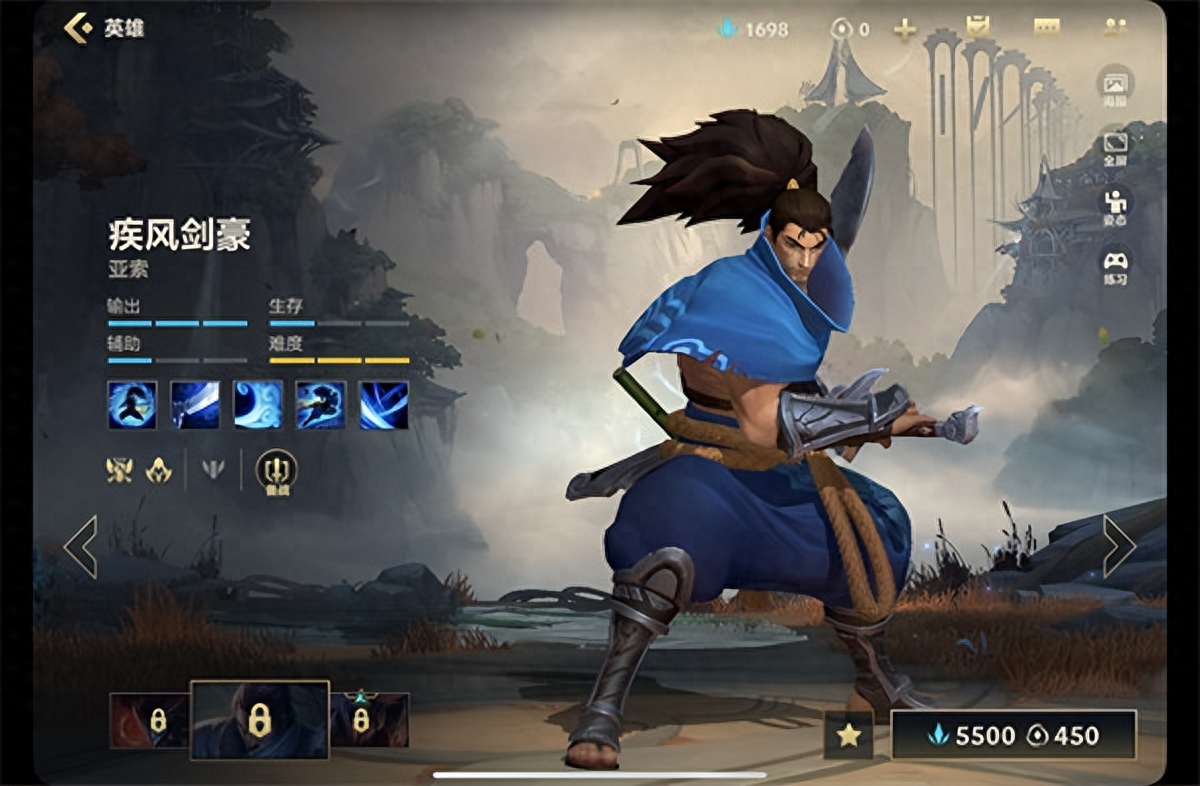Add currency with the gold plus button
The image size is (1200, 786).
coord(905,29)
